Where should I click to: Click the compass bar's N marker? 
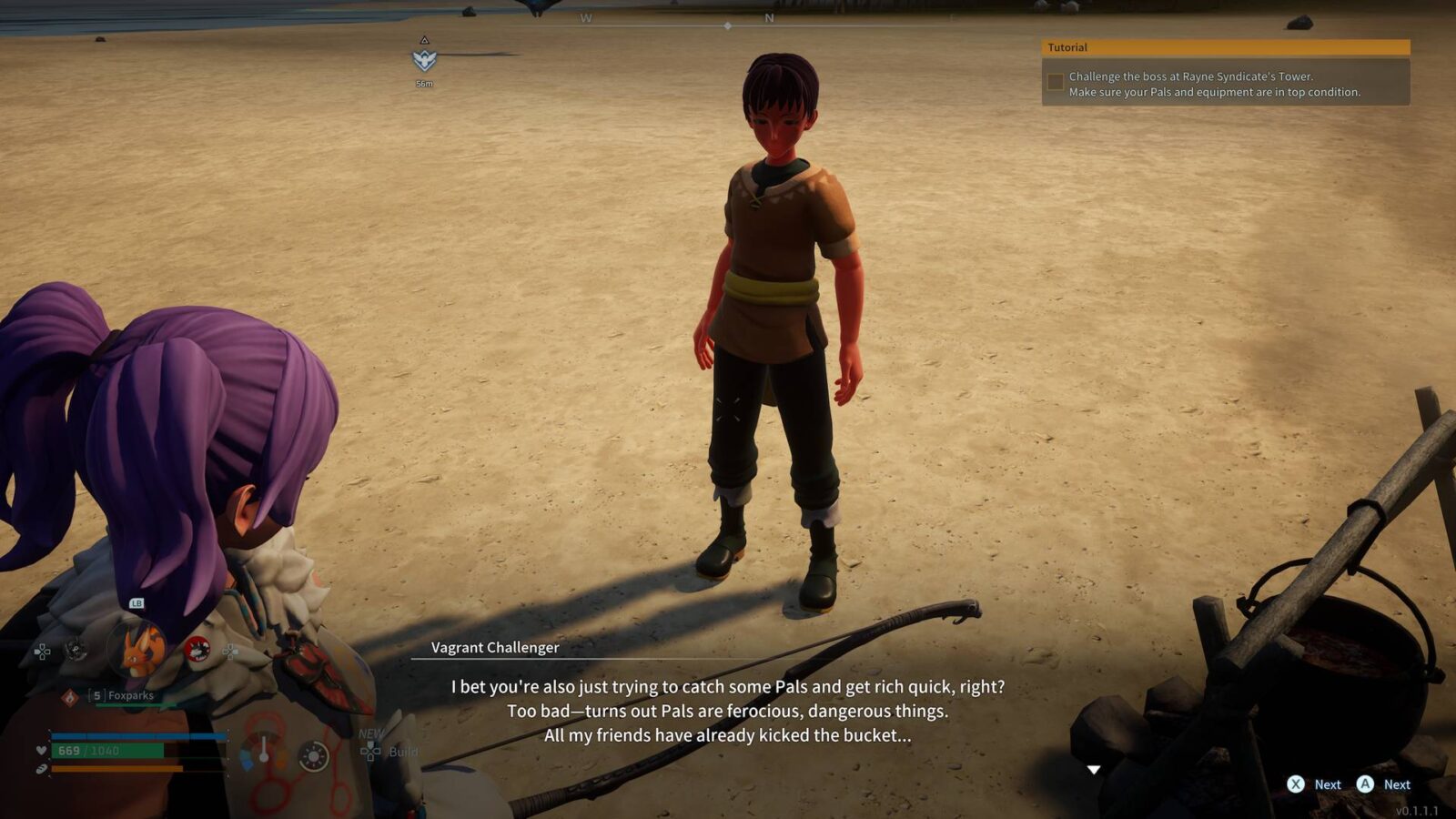click(769, 18)
